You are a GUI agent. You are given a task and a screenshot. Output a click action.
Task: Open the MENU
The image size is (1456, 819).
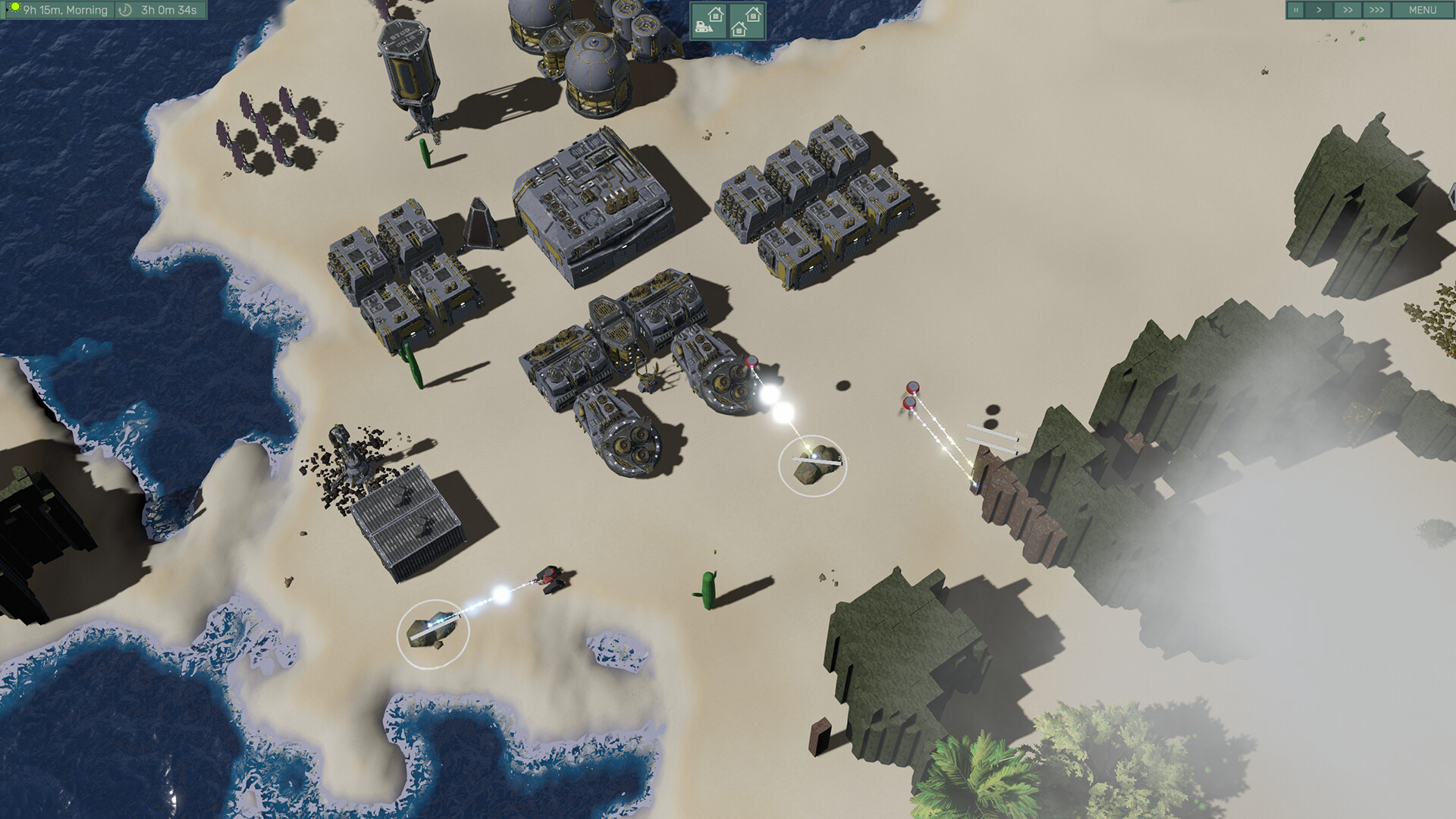tap(1424, 10)
